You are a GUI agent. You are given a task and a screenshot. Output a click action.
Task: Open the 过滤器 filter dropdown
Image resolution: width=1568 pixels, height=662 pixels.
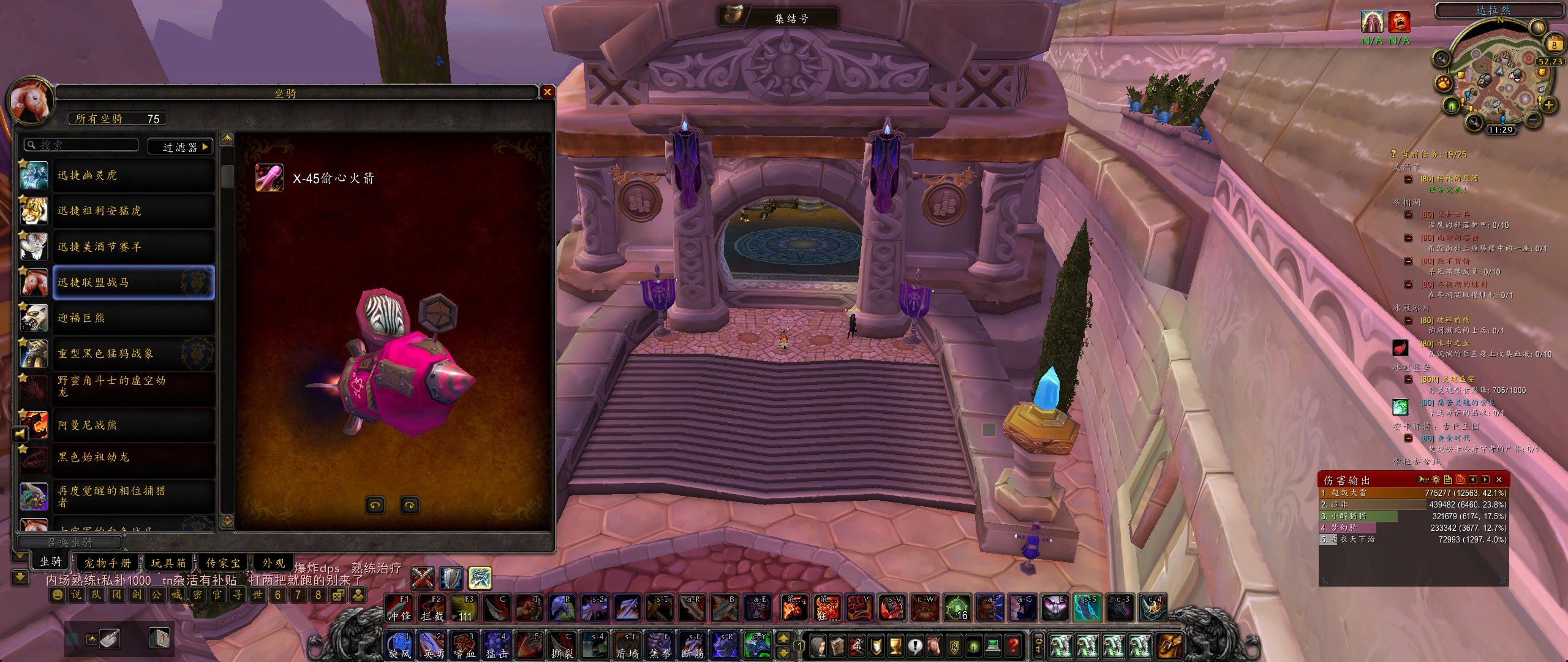180,146
